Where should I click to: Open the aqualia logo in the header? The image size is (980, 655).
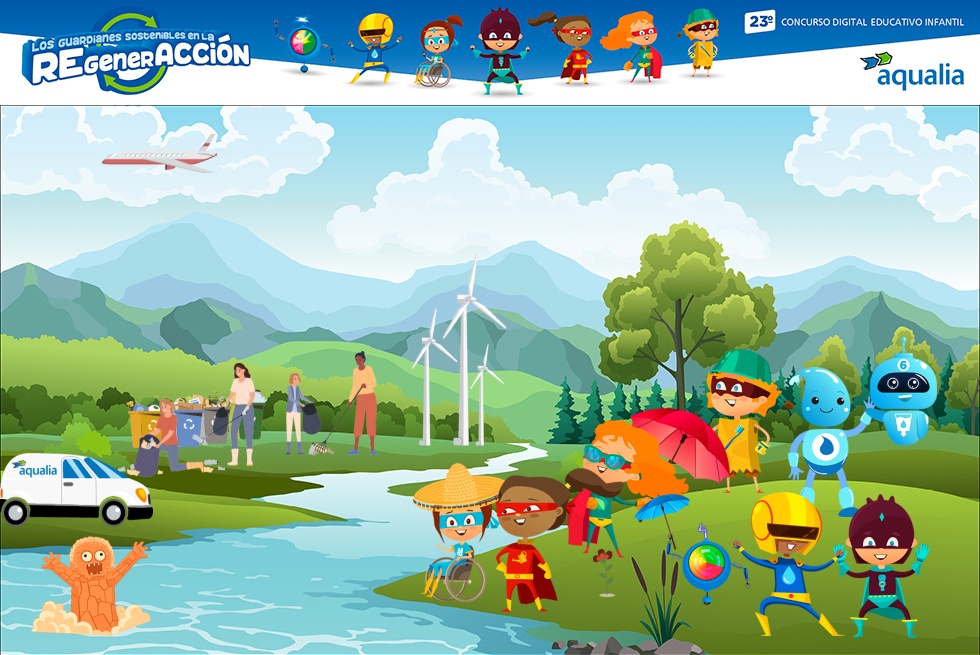tap(911, 71)
